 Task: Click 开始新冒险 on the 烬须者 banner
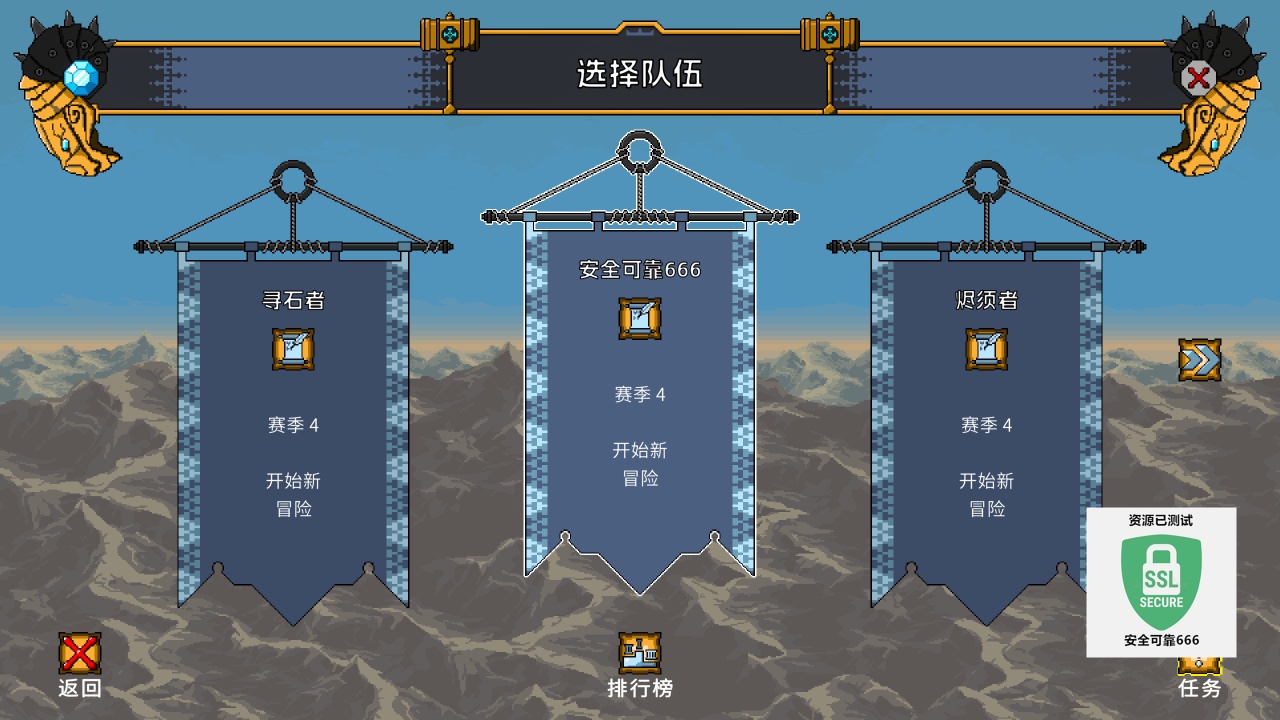[985, 495]
